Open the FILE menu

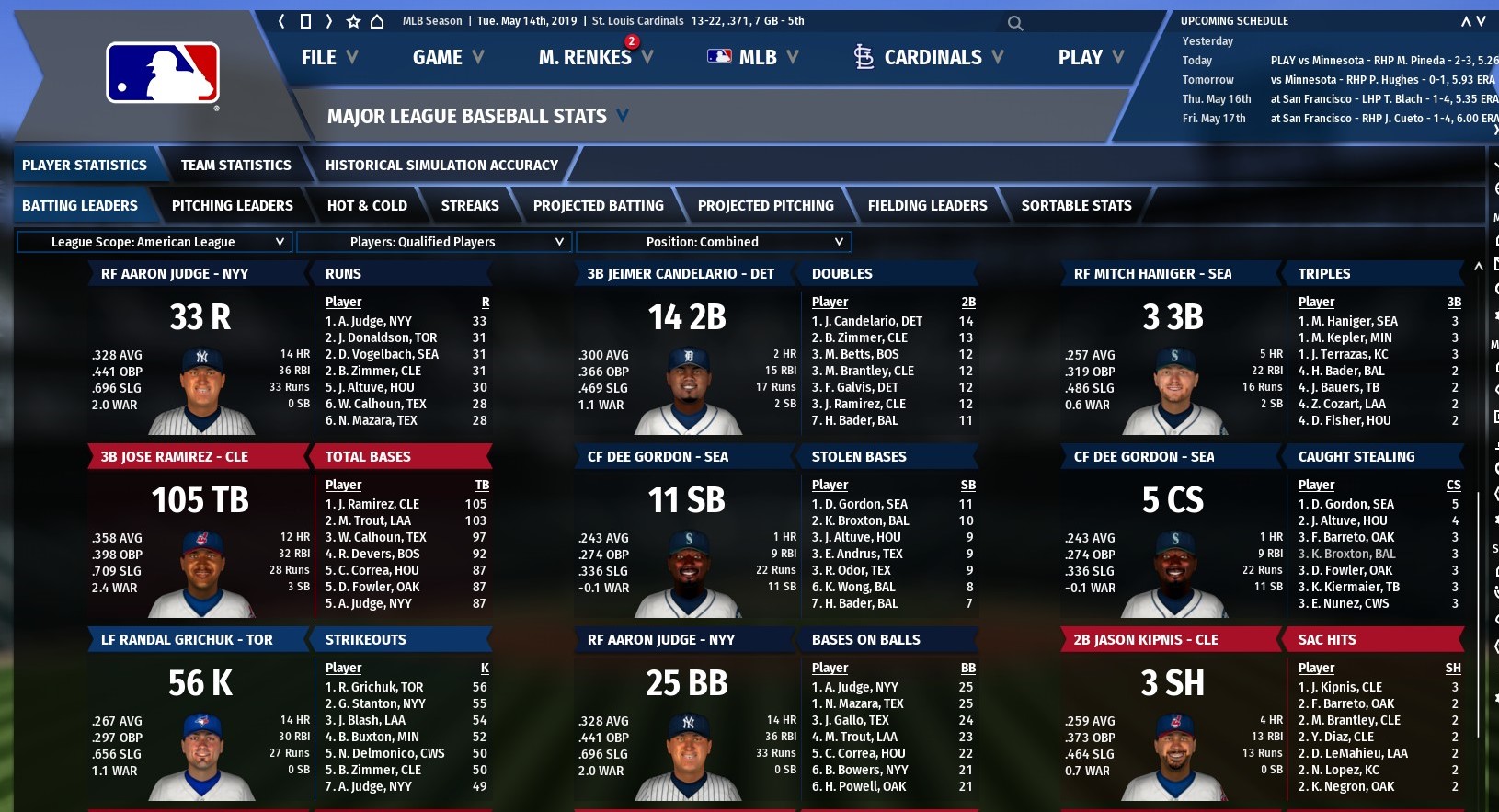pyautogui.click(x=328, y=57)
